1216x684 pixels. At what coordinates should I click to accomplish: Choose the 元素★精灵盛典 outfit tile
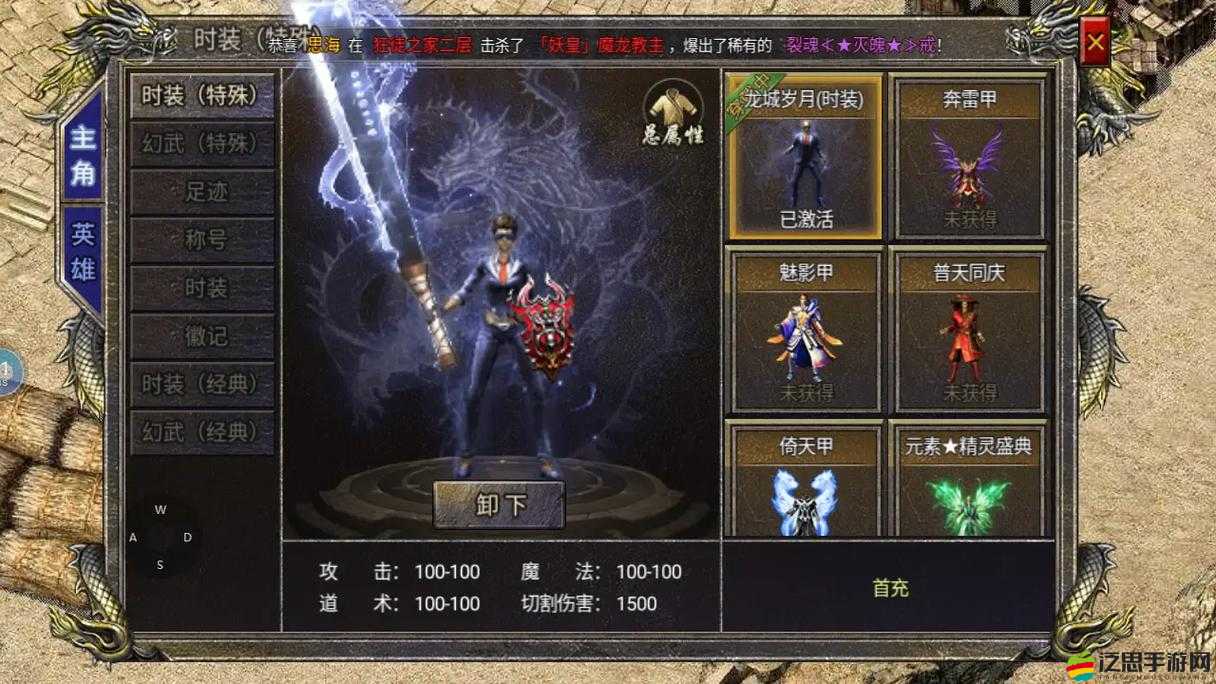(968, 480)
